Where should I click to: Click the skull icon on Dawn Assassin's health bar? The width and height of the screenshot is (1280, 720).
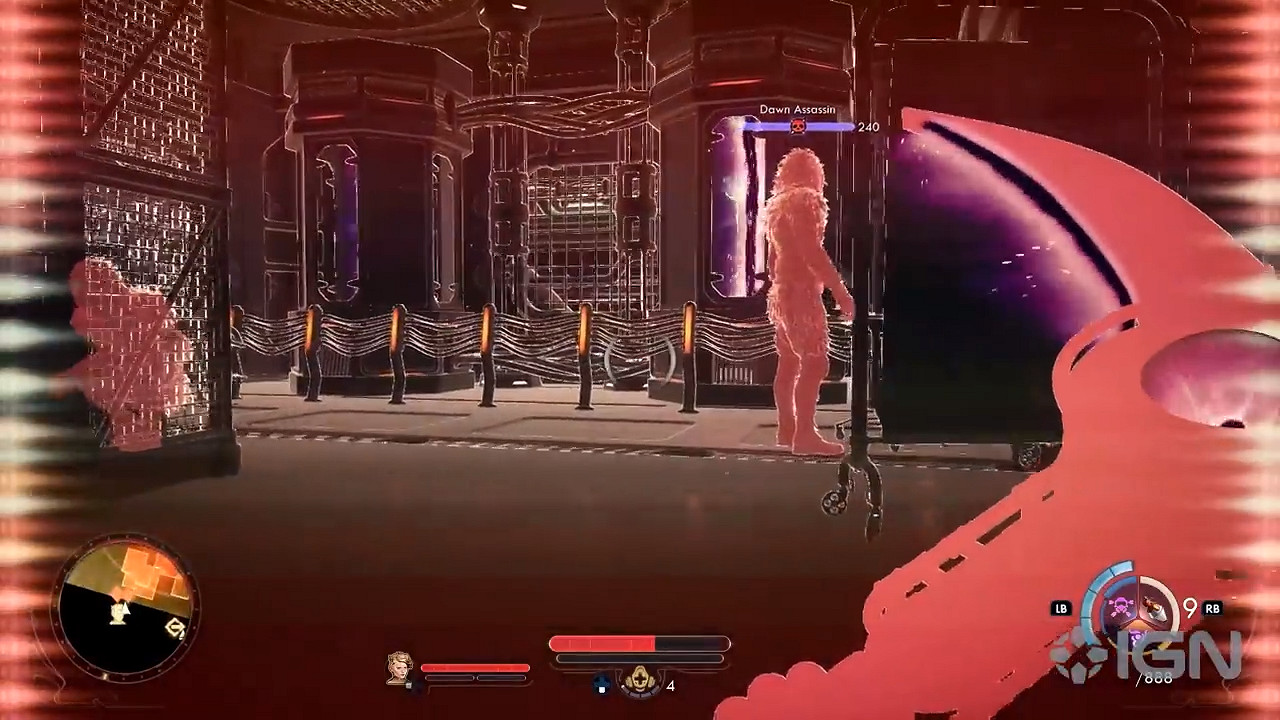pyautogui.click(x=798, y=126)
